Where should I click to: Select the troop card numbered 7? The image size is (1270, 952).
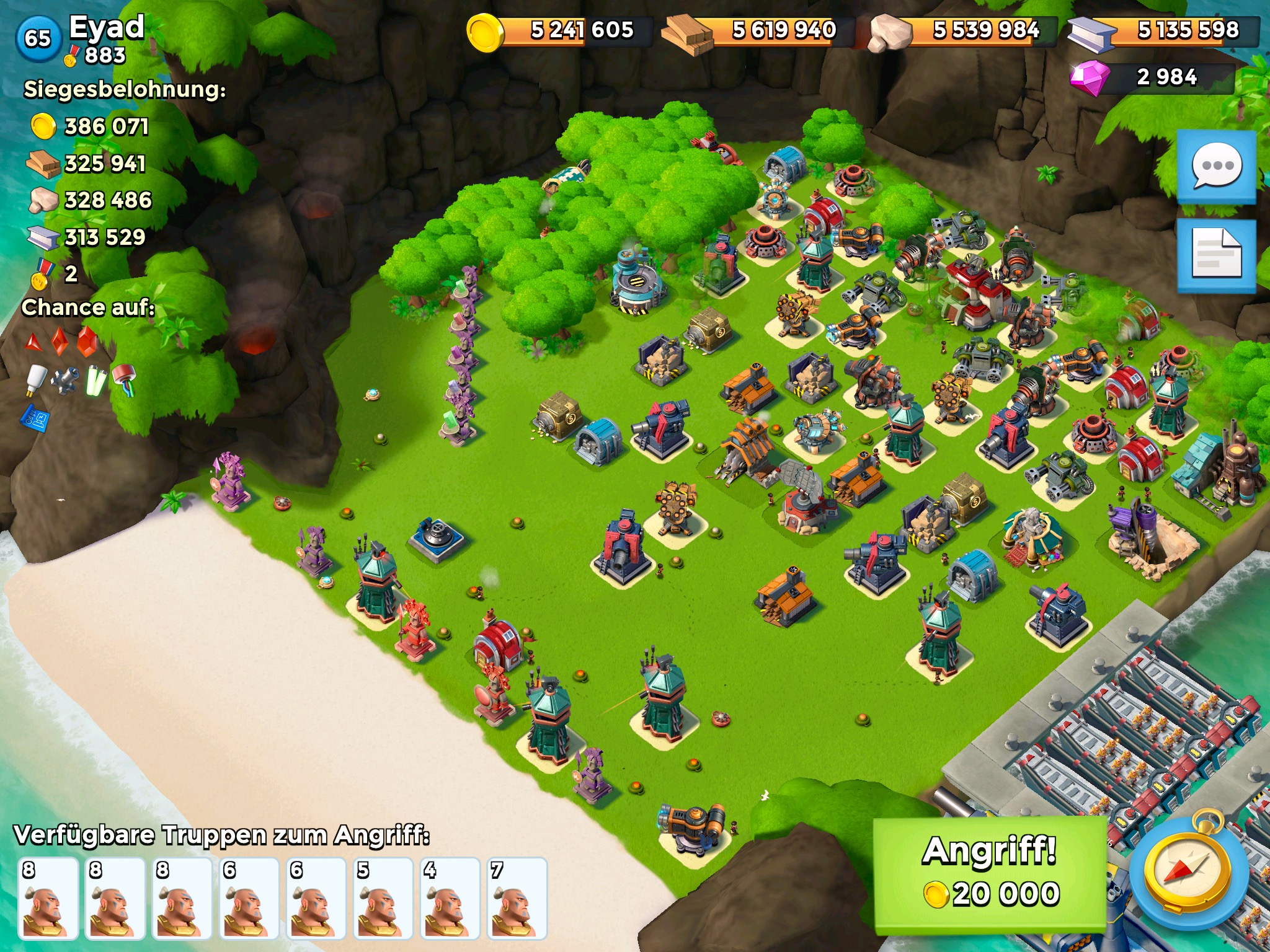517,899
